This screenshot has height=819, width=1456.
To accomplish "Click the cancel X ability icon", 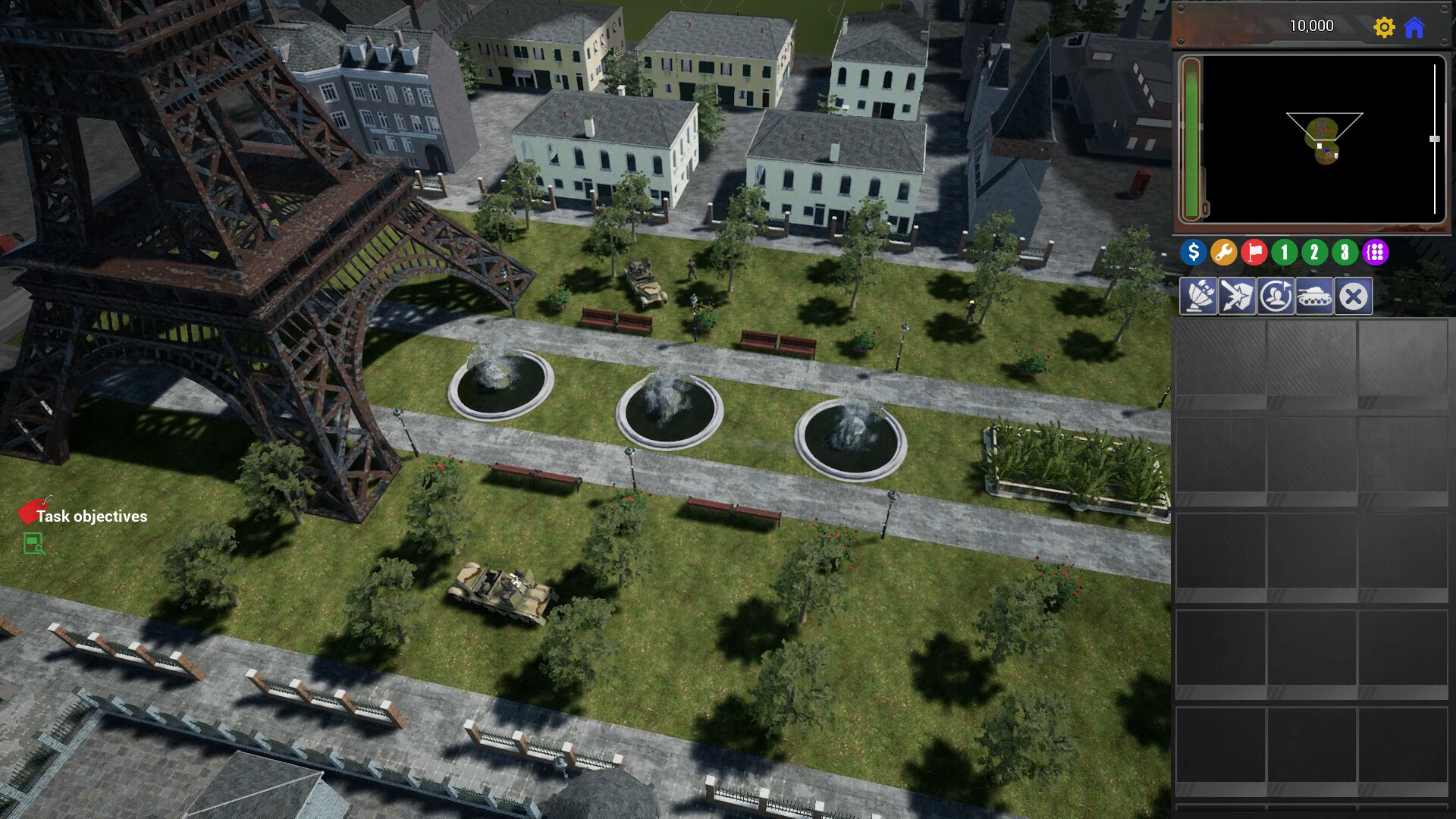I will tap(1354, 296).
